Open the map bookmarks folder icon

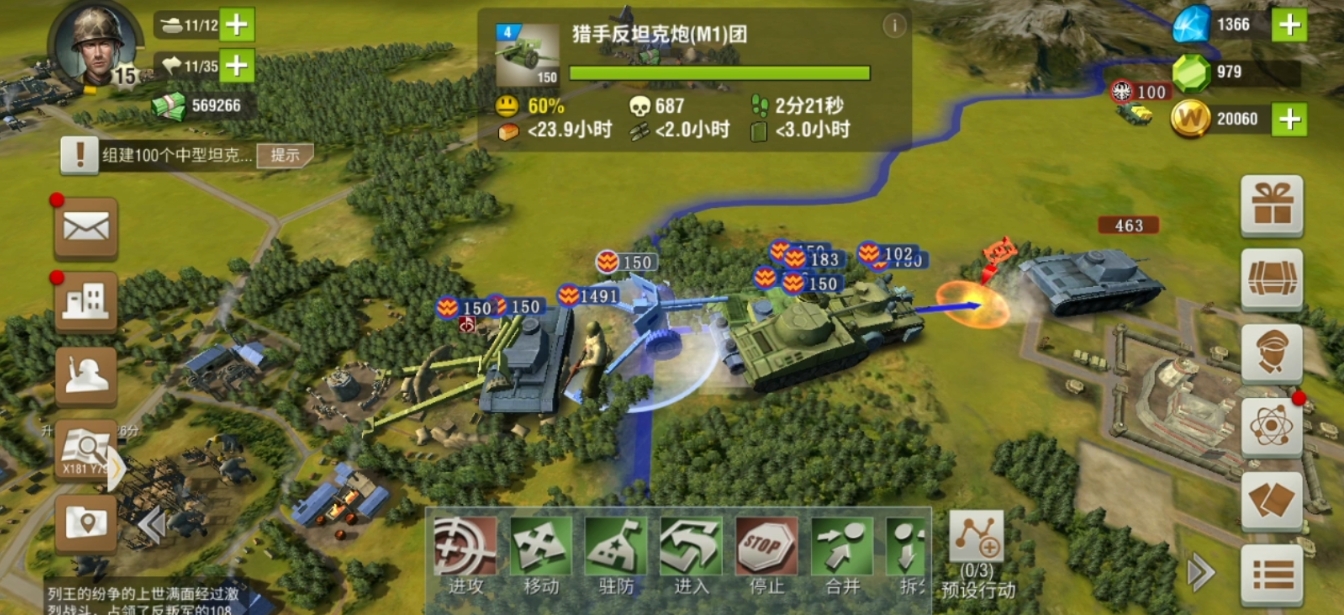click(x=86, y=523)
